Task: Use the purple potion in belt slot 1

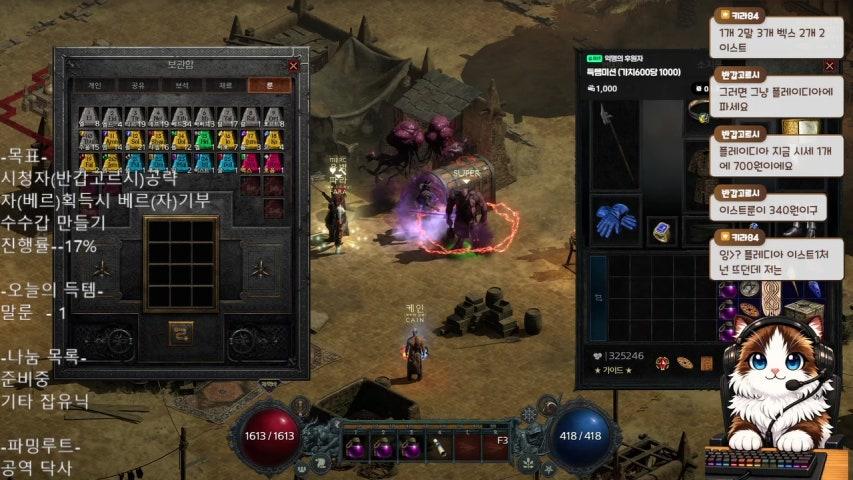Action: point(356,447)
